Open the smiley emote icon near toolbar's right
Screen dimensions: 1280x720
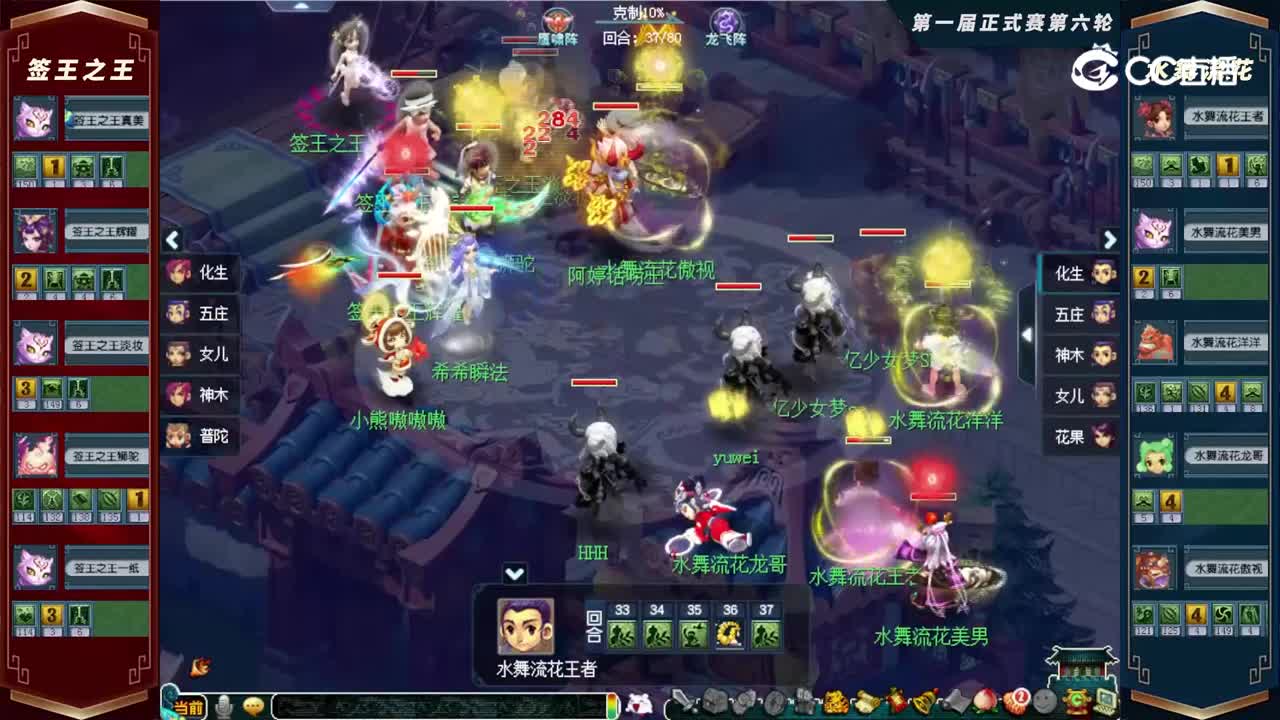click(1044, 702)
